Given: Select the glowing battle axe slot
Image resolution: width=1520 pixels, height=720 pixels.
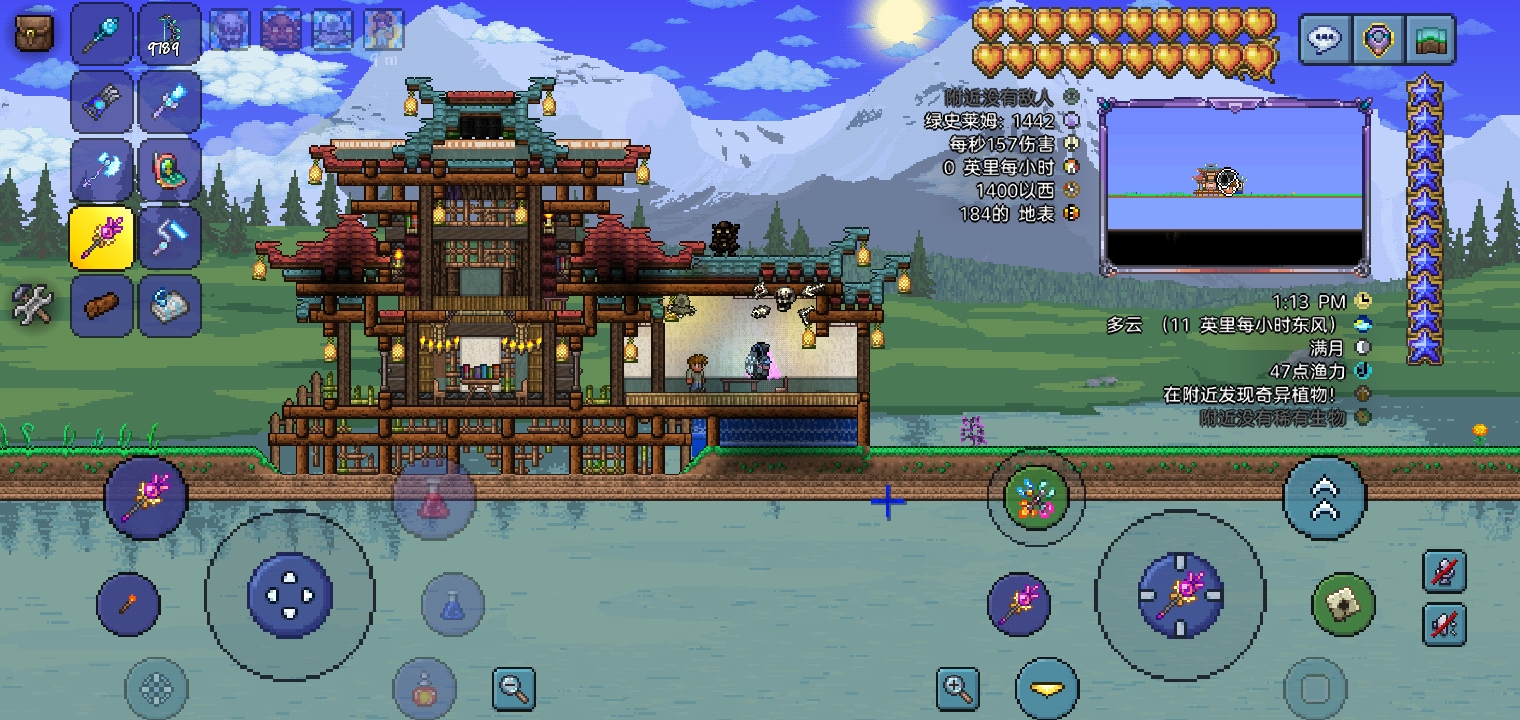Looking at the screenshot, I should pos(102,169).
